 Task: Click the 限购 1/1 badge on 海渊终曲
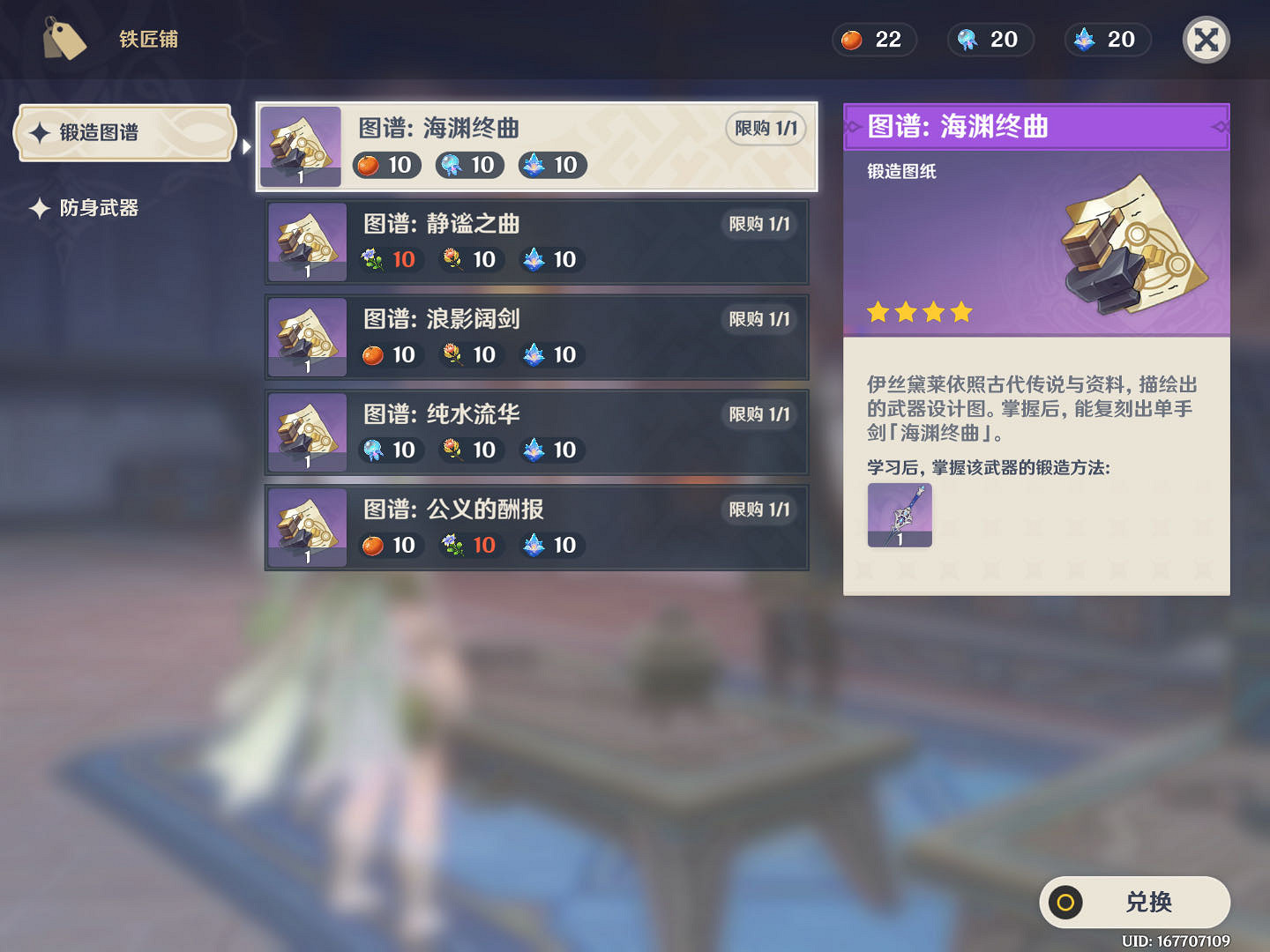[764, 128]
